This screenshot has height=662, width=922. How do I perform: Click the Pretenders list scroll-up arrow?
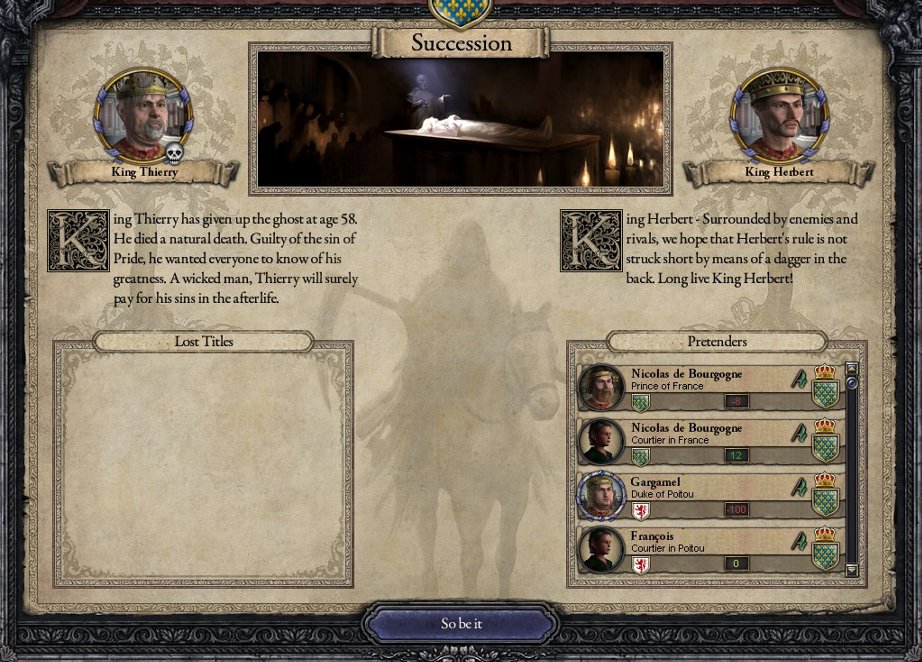pos(852,369)
